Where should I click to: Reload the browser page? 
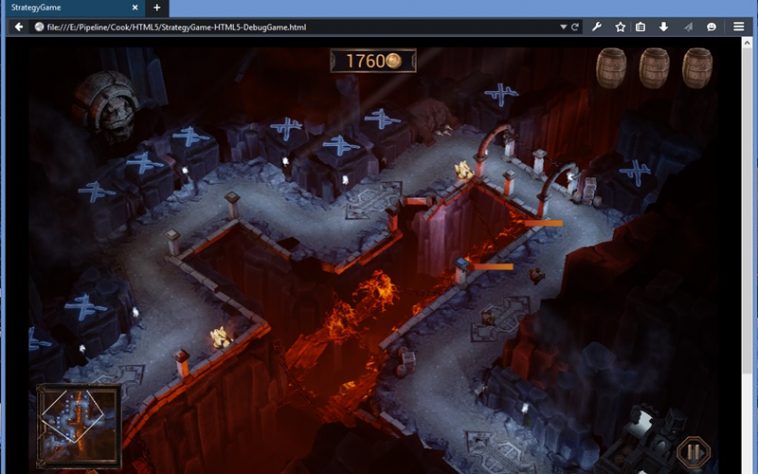pos(575,27)
